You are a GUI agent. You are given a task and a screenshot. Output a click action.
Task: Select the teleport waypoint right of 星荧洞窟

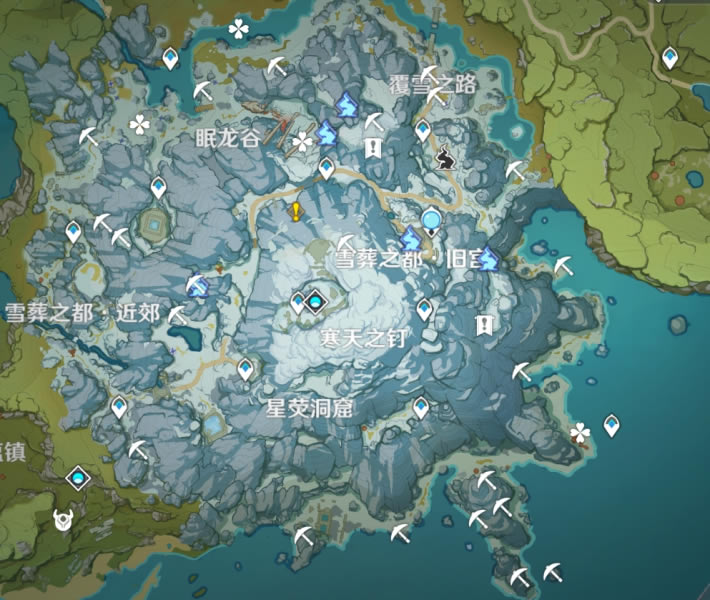tap(421, 407)
